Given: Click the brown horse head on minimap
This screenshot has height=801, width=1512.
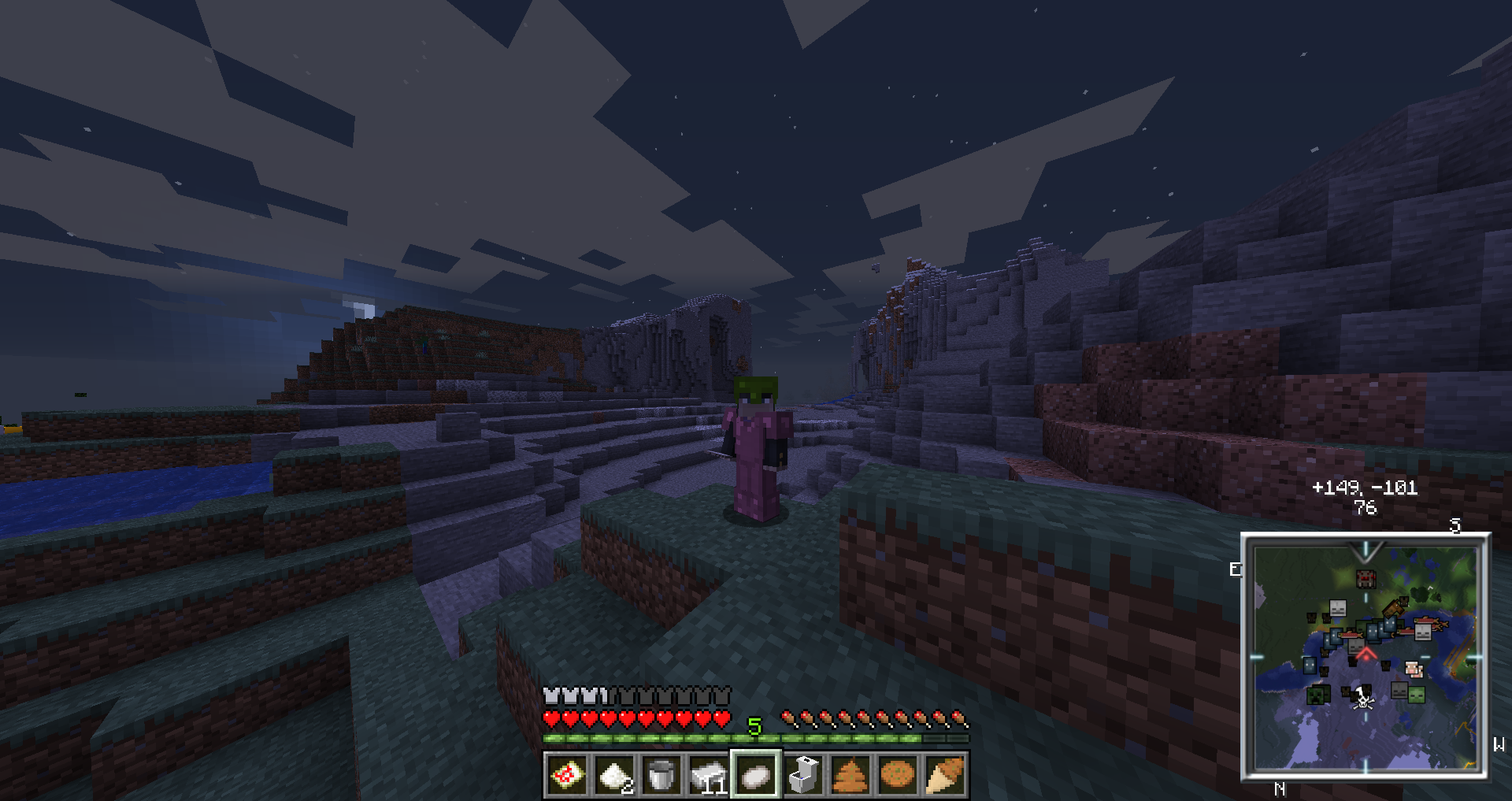Looking at the screenshot, I should tap(1394, 607).
